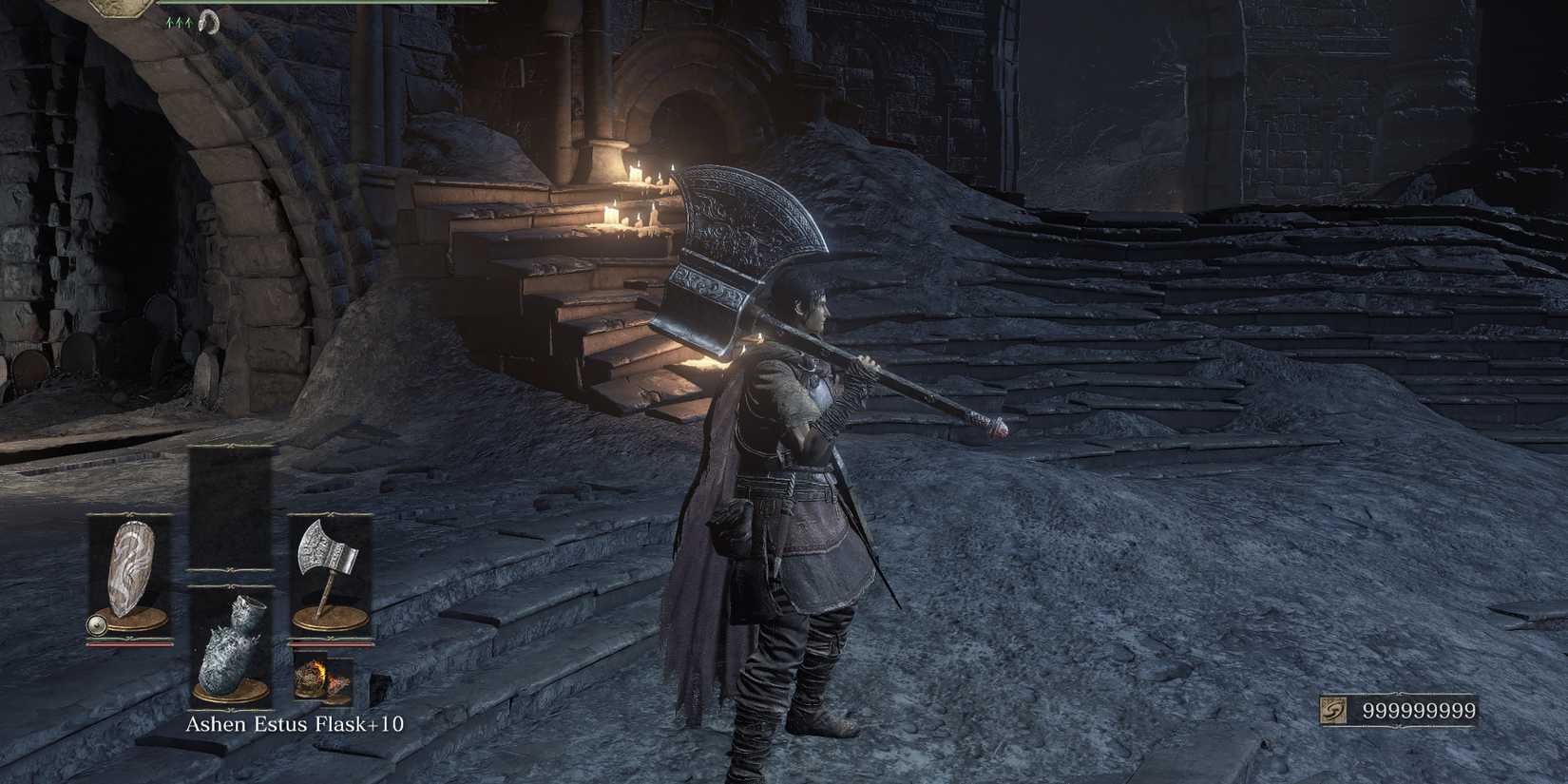
Task: Click the green stat-boost arrow indicators
Action: click(x=180, y=21)
